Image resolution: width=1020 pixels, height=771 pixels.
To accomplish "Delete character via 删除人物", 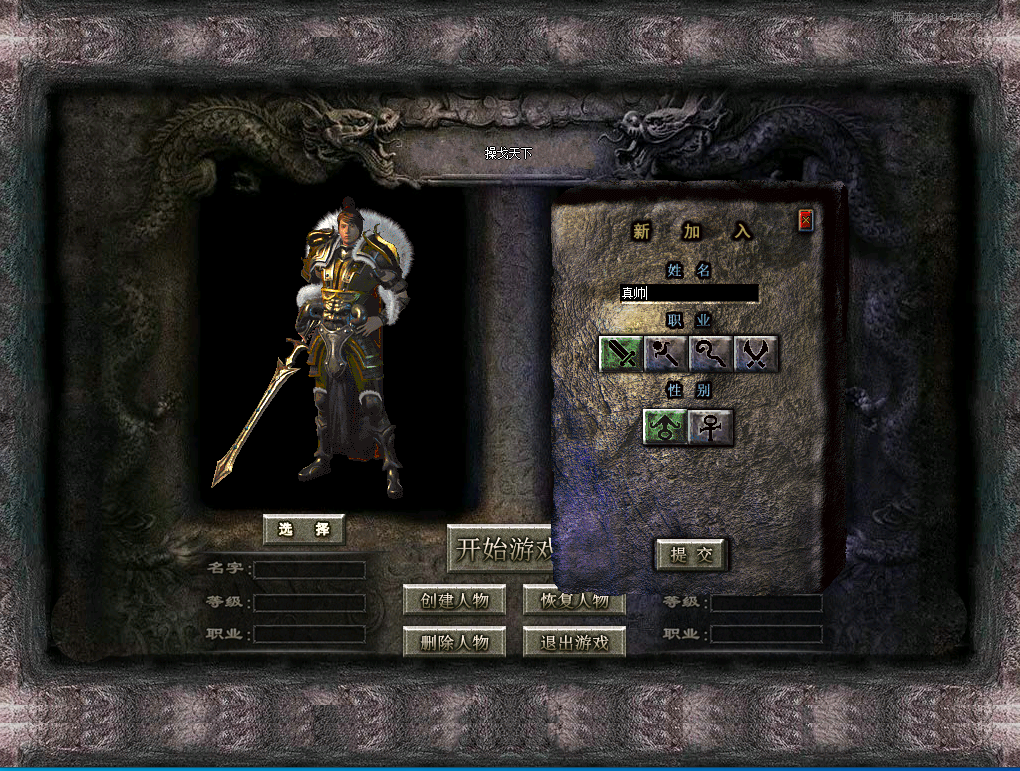I will point(454,642).
